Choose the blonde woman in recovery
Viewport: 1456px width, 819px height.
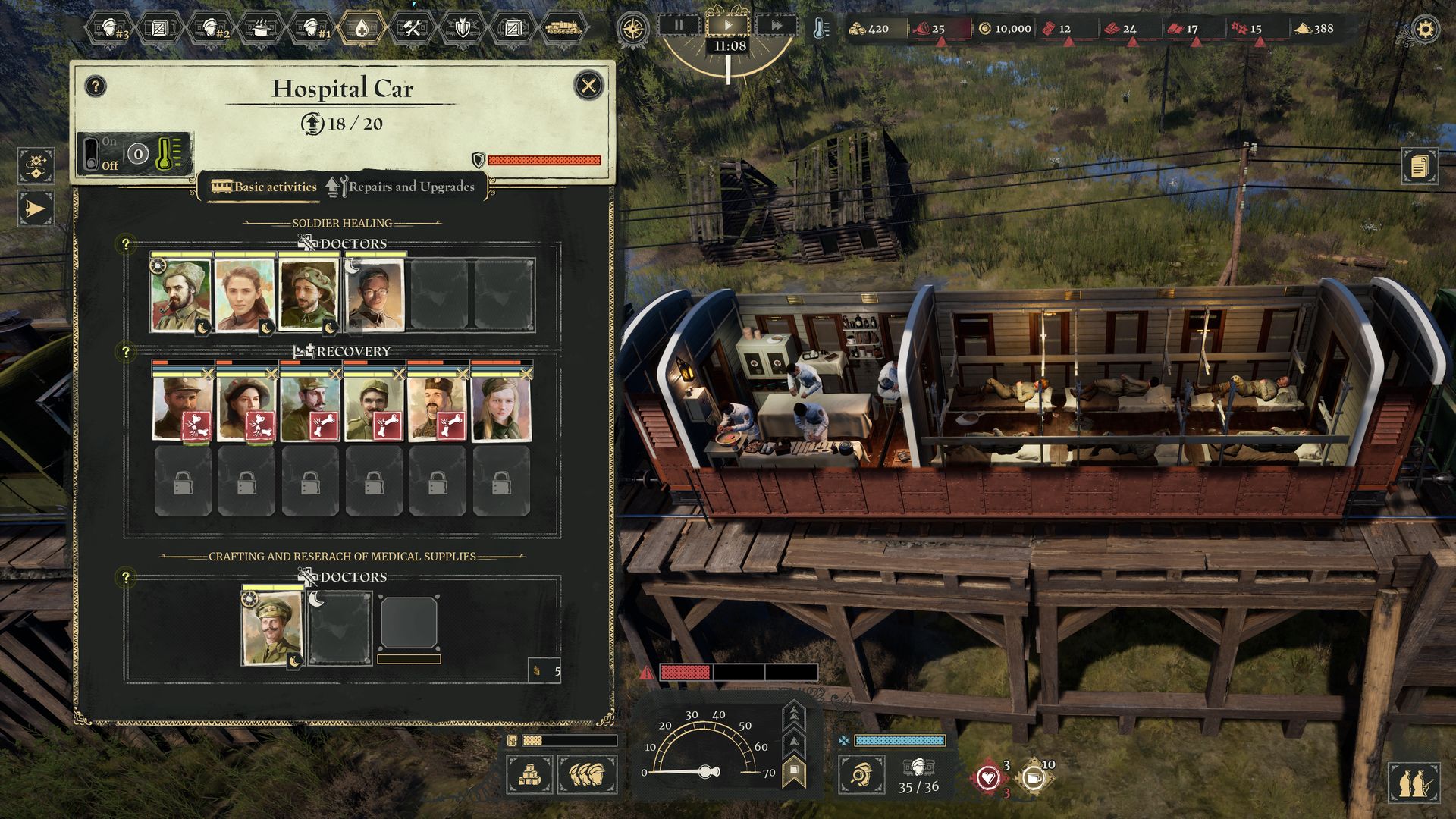coord(500,409)
